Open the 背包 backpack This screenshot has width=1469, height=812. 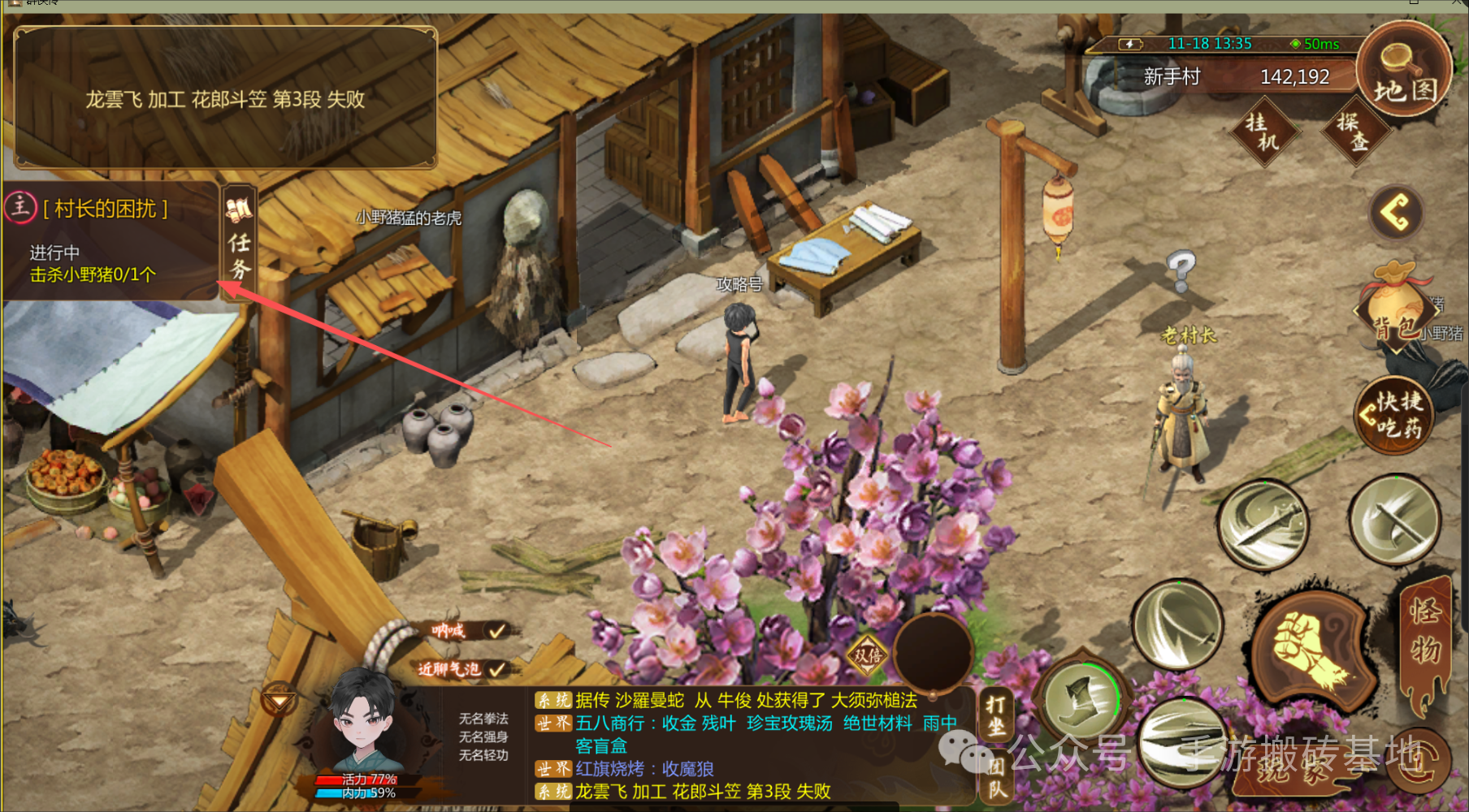coord(1397,310)
